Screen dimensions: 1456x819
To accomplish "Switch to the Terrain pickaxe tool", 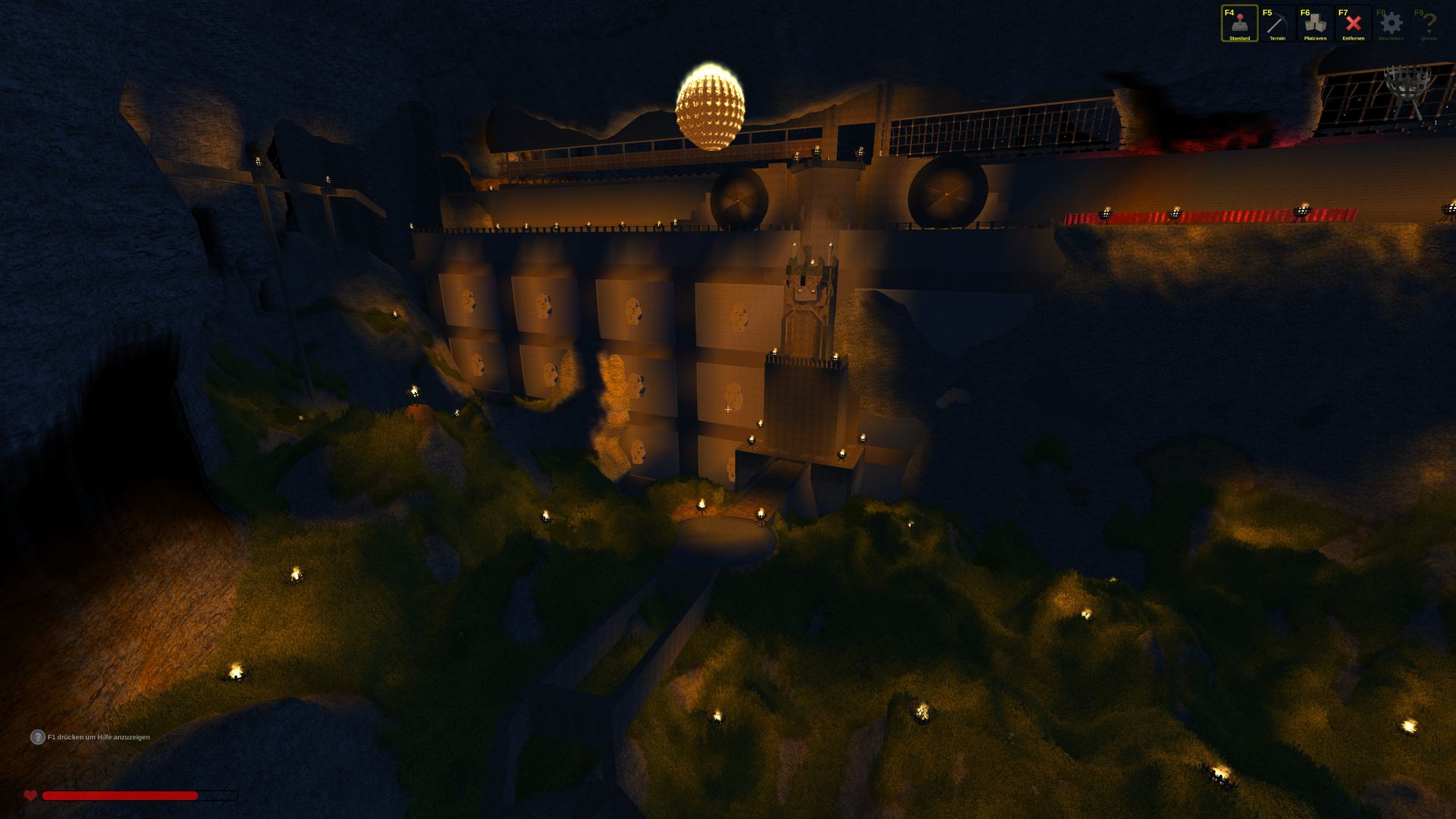I will coord(1277,24).
